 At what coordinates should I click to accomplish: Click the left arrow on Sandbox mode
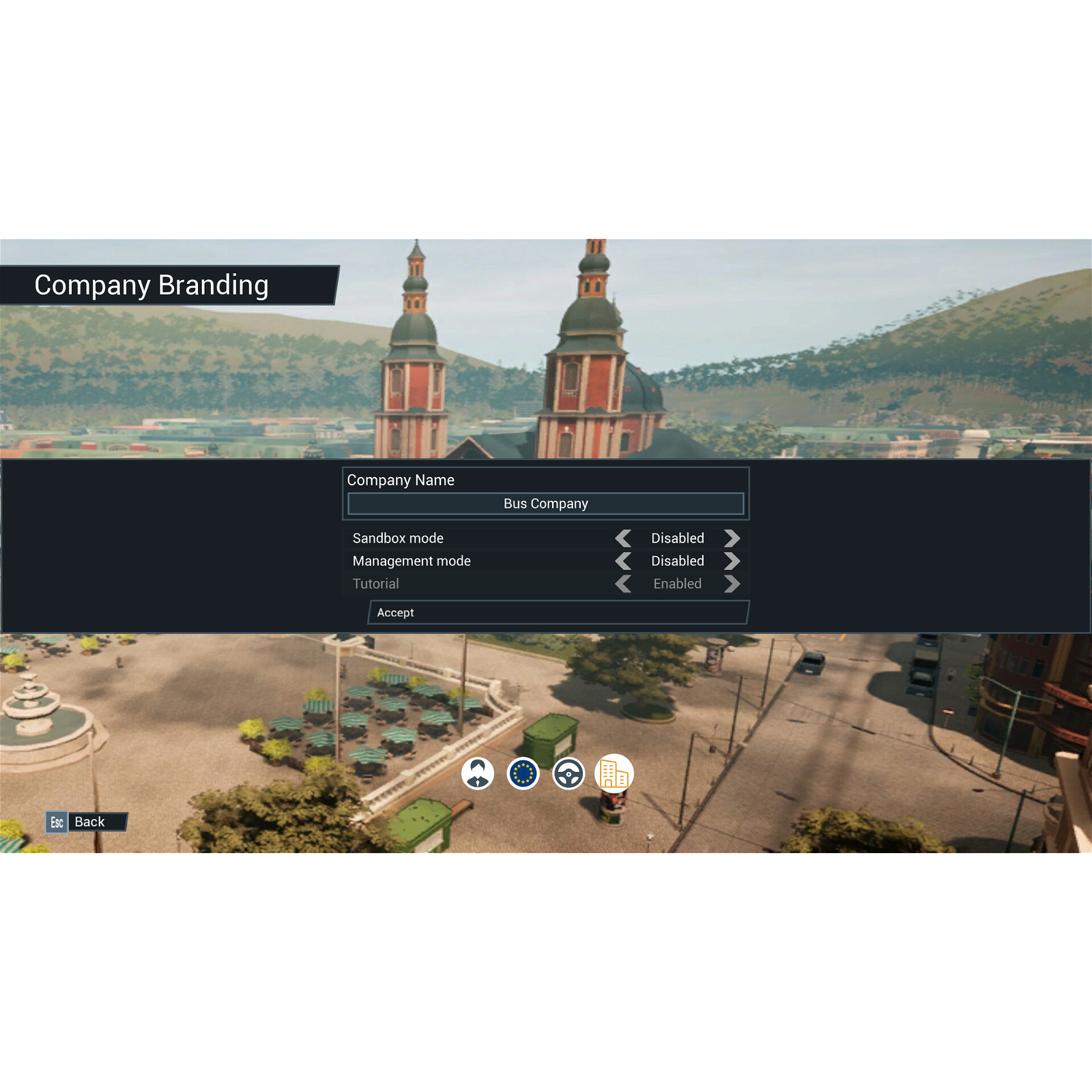click(623, 538)
